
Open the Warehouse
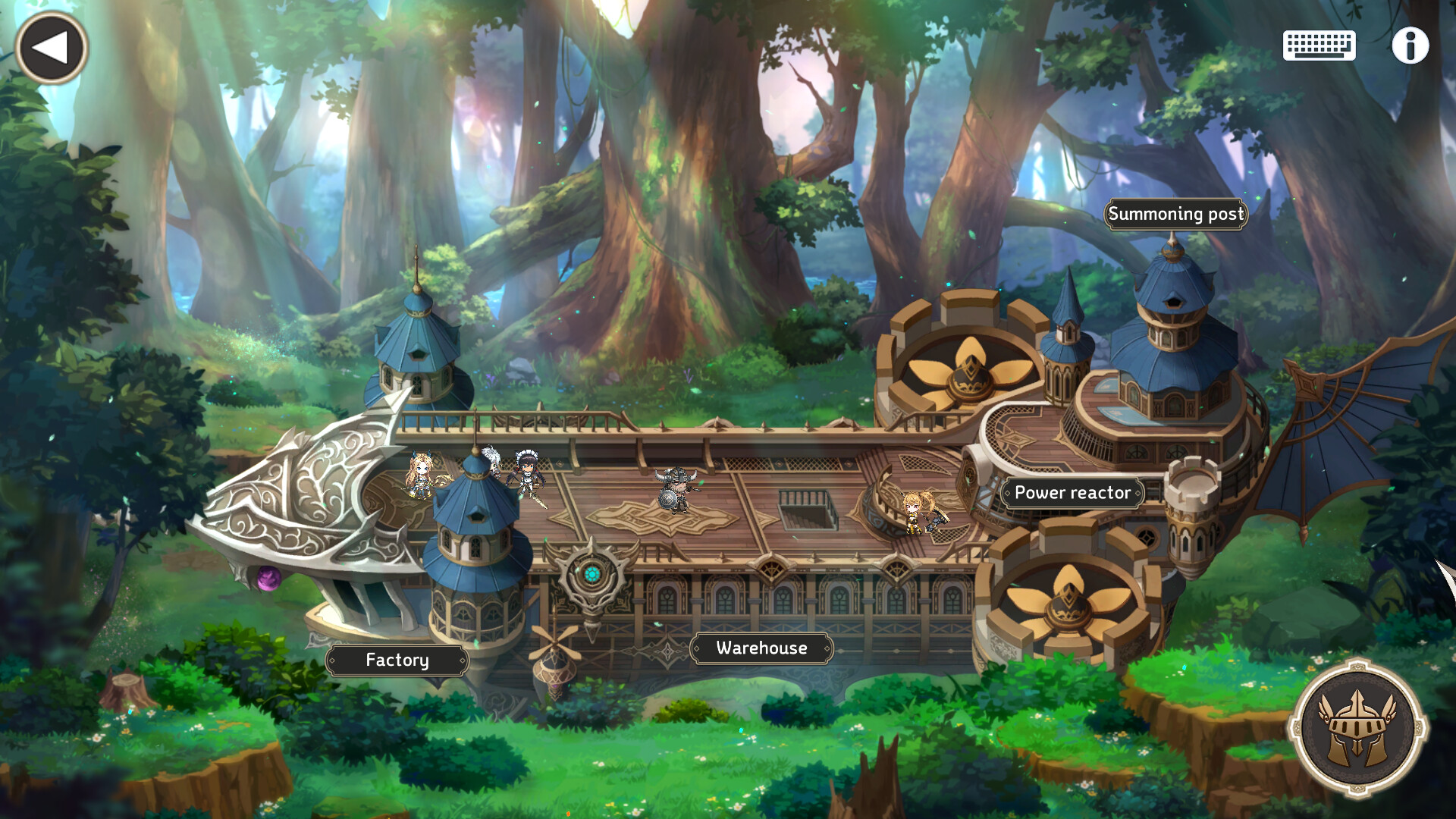point(761,648)
